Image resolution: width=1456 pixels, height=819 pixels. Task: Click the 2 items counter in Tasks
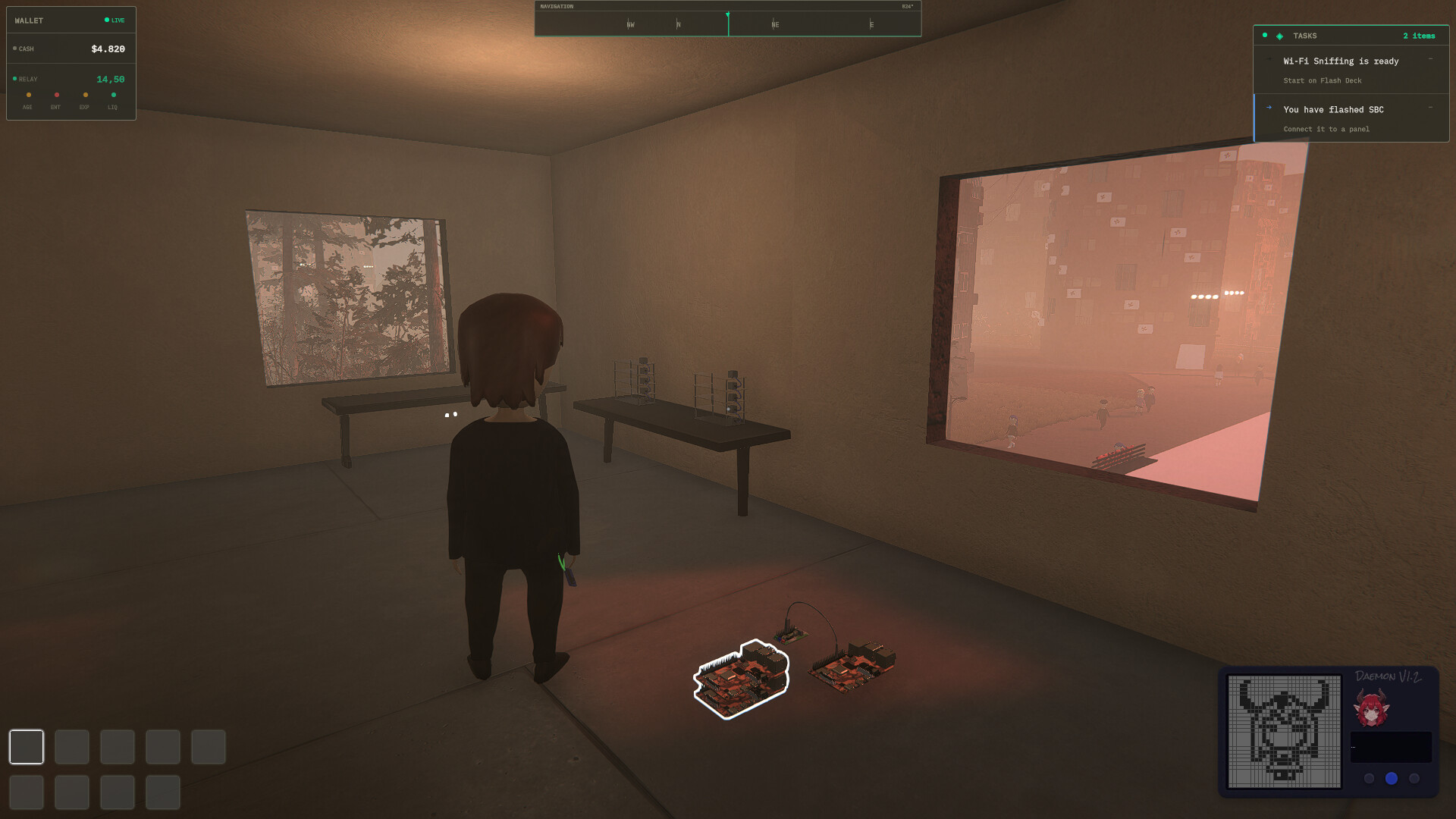[x=1419, y=36]
